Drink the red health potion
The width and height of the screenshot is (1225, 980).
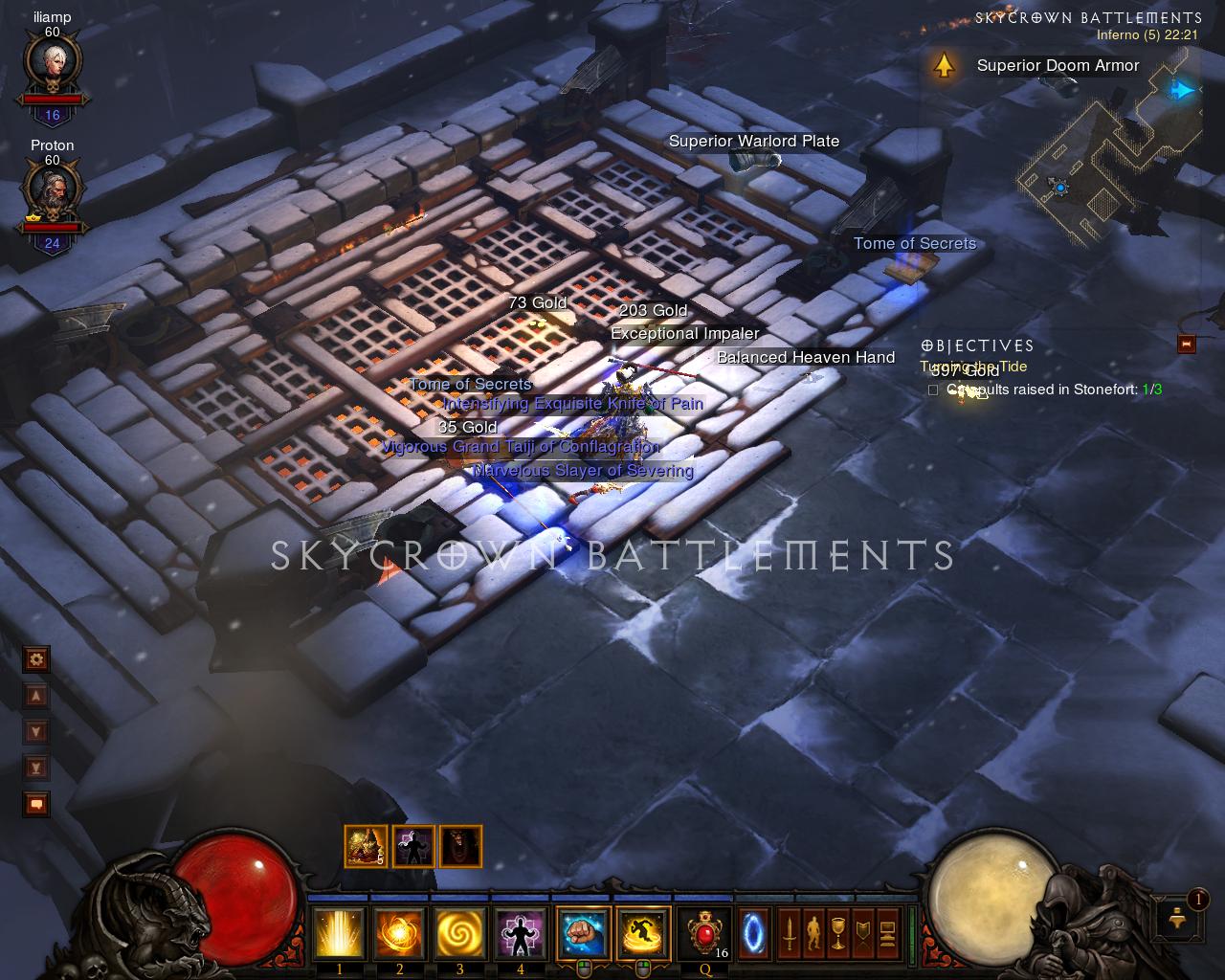tap(706, 933)
